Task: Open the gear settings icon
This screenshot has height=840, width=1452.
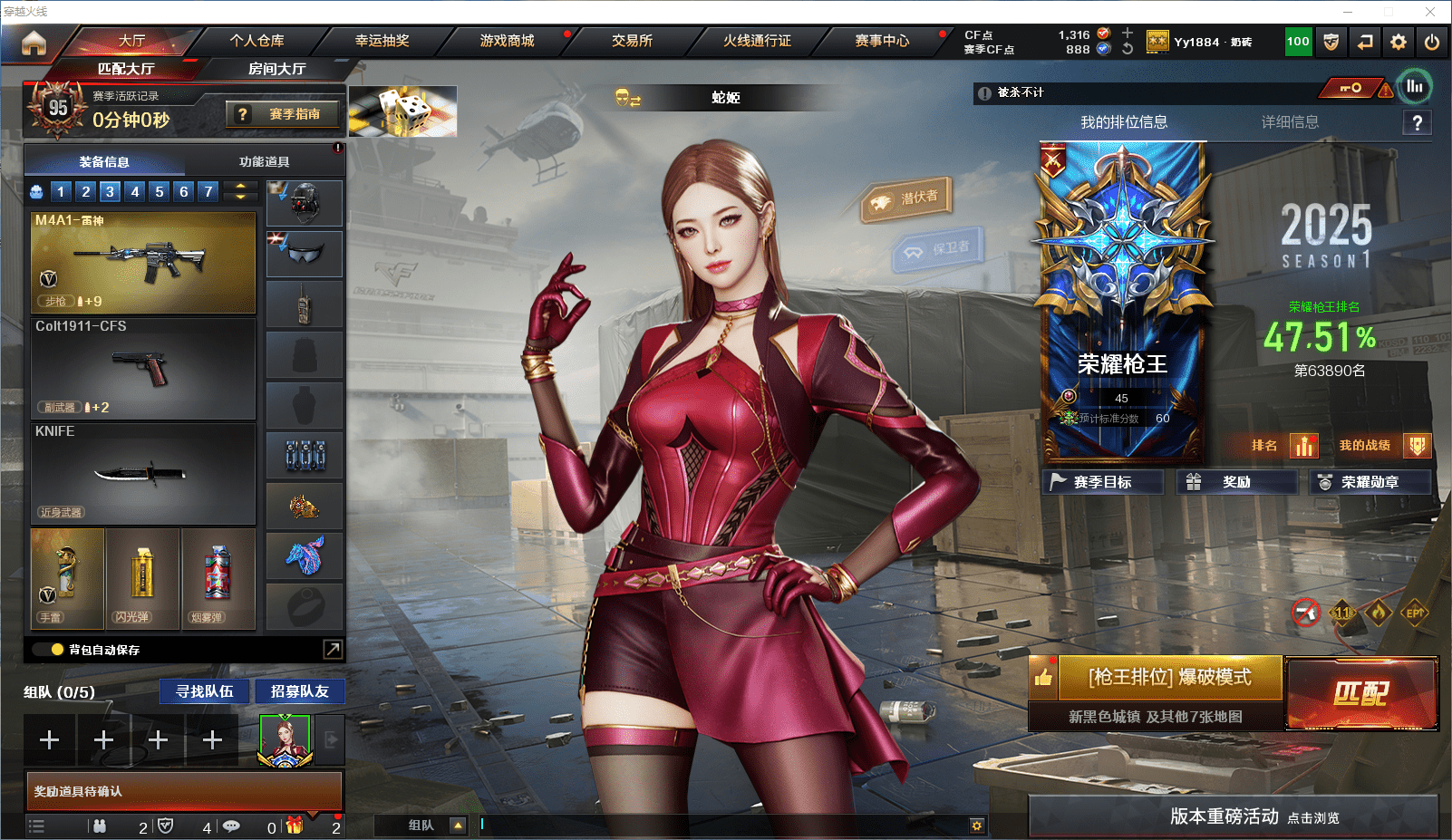Action: tap(1399, 42)
